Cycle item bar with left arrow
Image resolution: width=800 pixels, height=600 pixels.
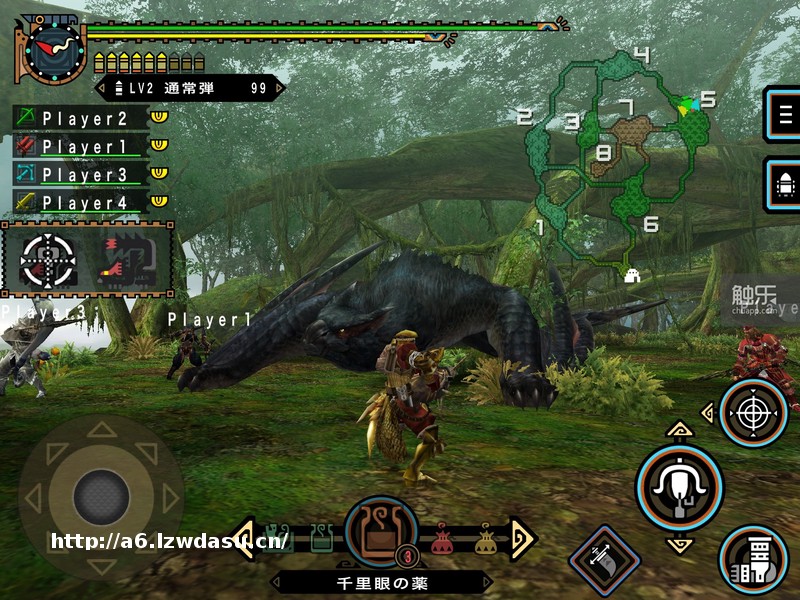243,539
